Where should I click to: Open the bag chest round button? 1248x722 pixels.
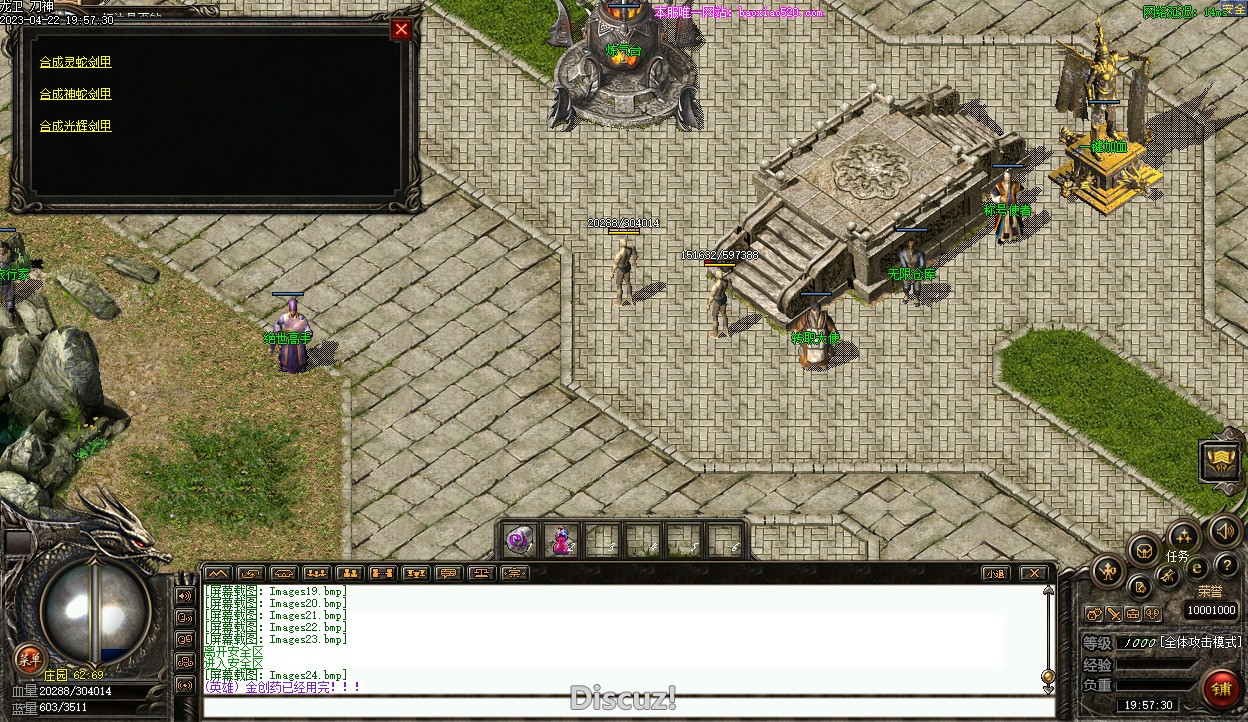click(1143, 549)
